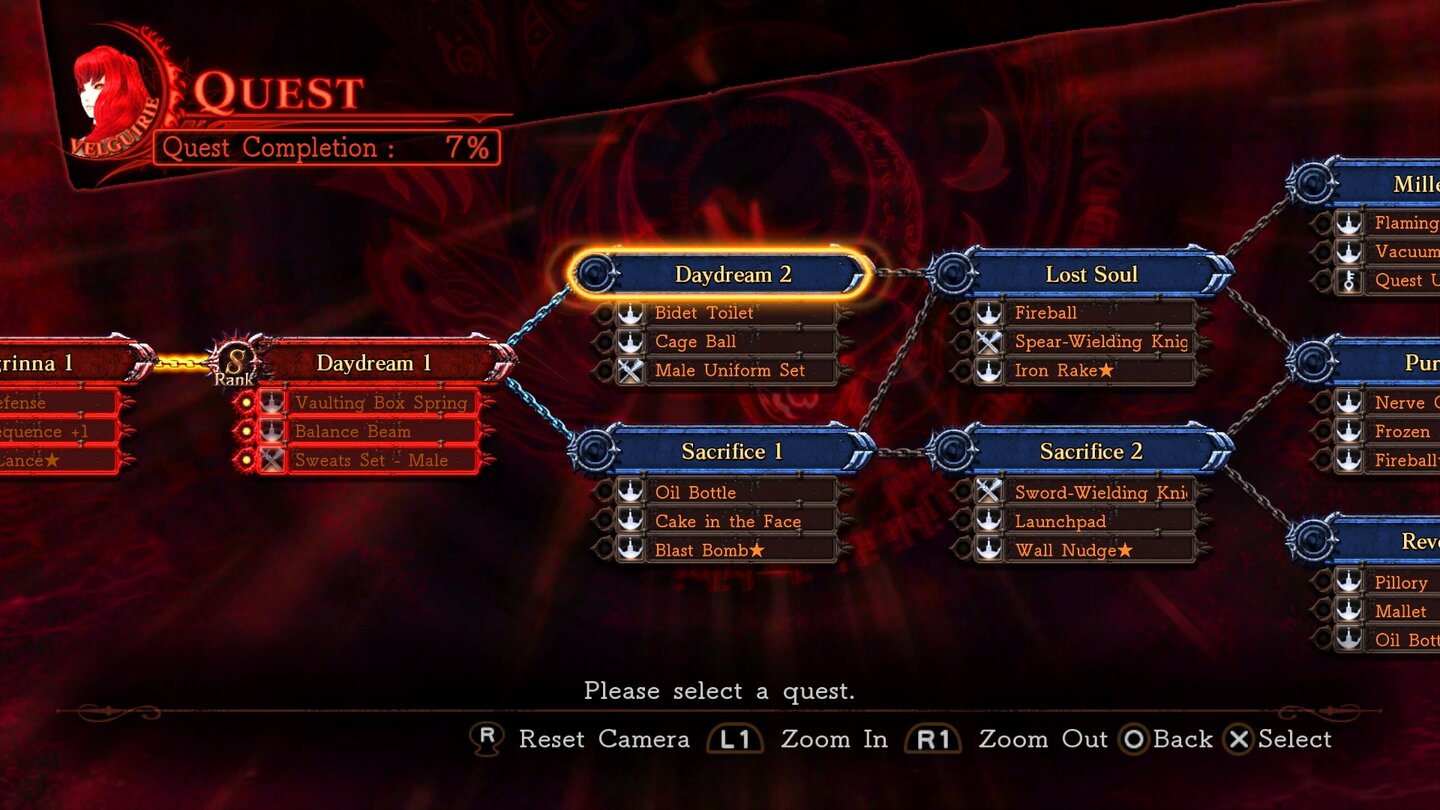Select the Sacrifice 2 quest banner
The height and width of the screenshot is (810, 1440).
[1090, 451]
